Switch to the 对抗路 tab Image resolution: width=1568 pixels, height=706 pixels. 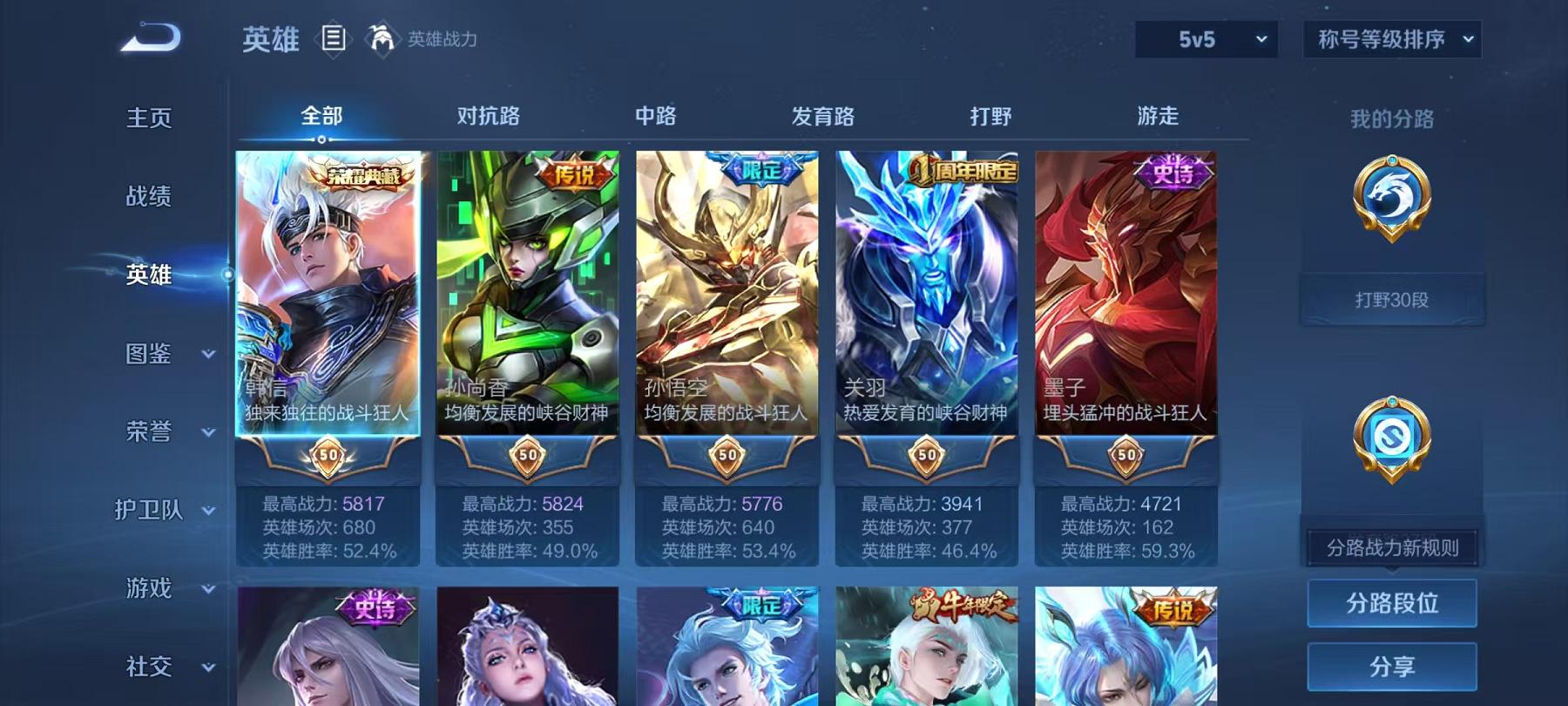click(488, 115)
